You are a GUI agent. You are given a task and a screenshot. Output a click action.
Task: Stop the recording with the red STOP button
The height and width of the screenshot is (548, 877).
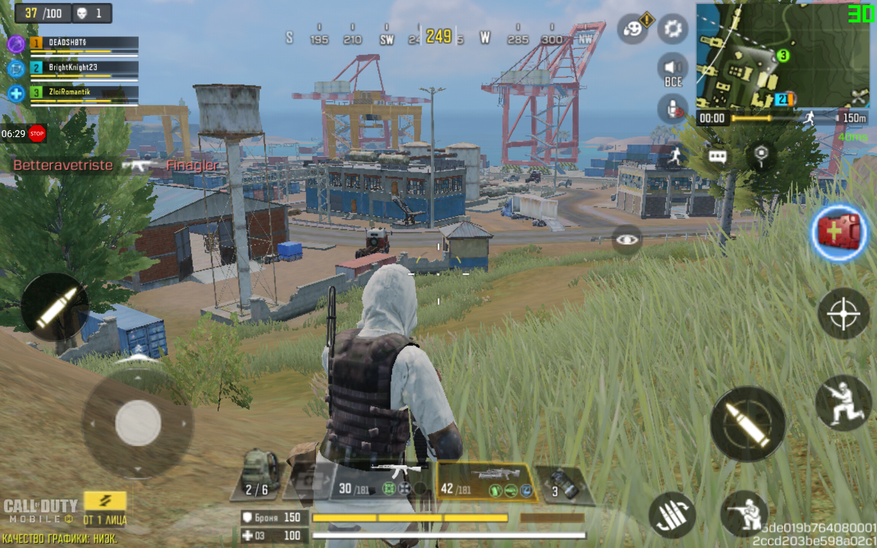pos(37,133)
